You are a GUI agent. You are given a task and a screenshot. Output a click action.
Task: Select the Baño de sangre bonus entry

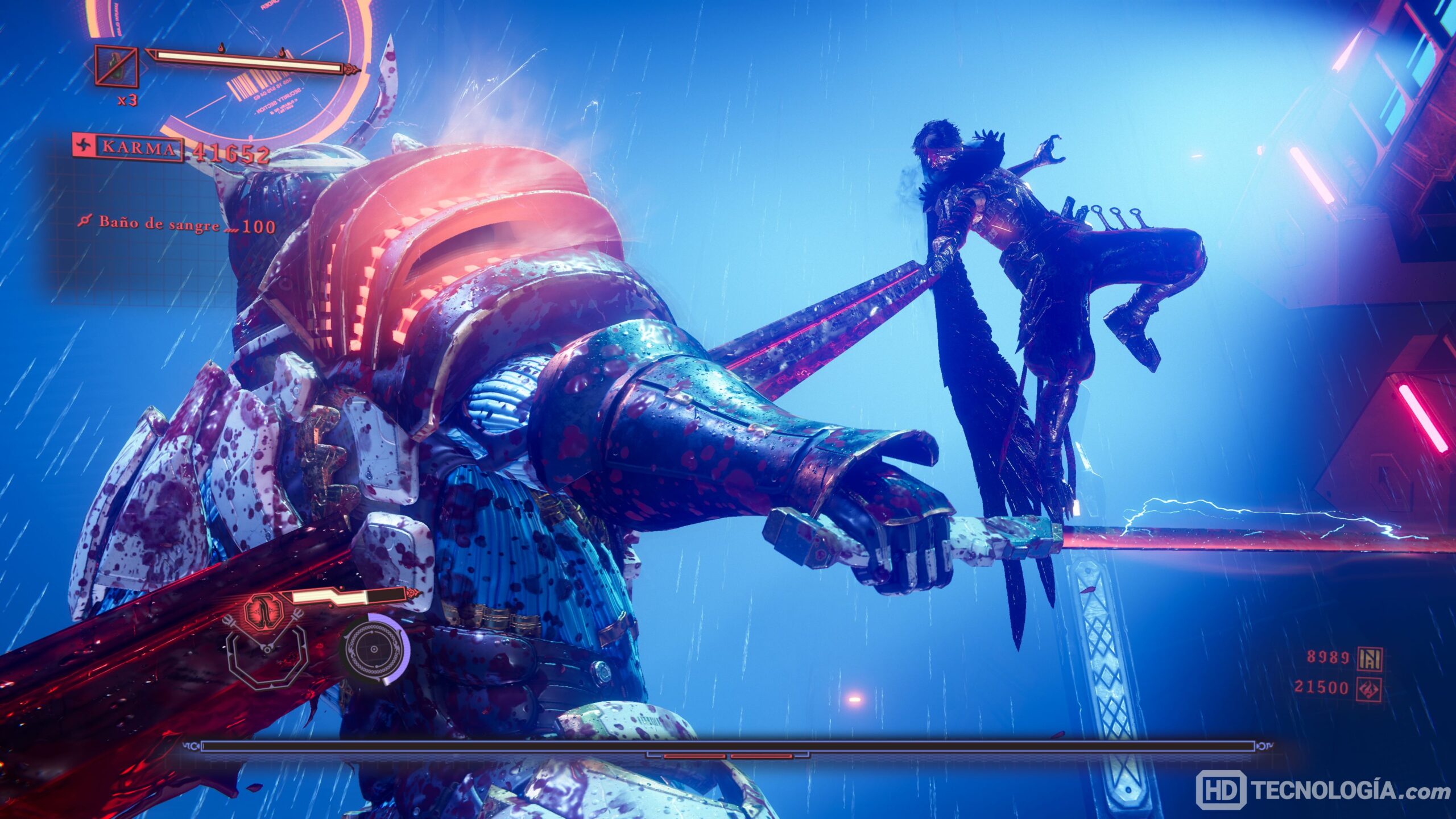(176, 224)
